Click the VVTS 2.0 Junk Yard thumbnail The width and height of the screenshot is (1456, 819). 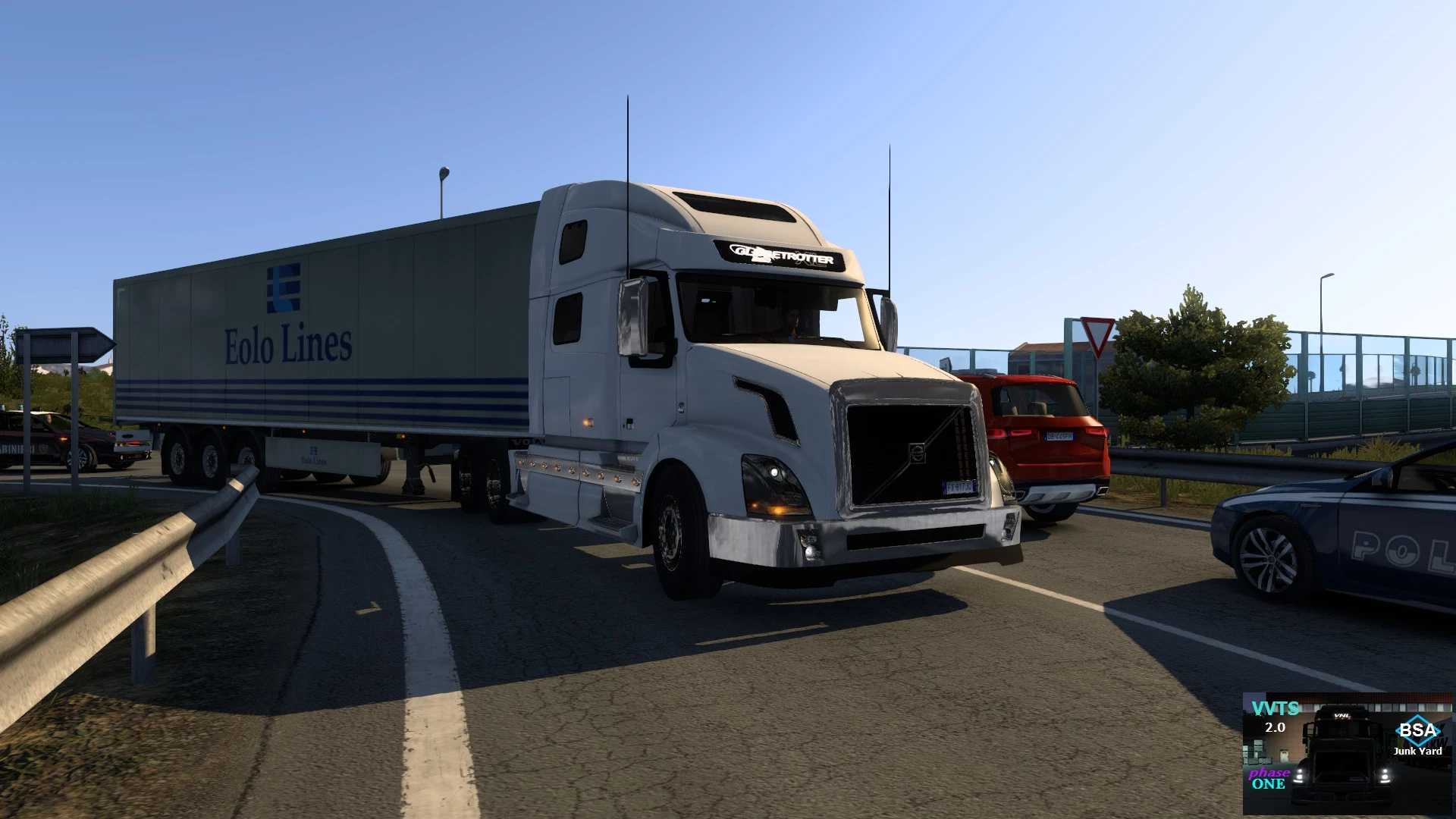1347,753
